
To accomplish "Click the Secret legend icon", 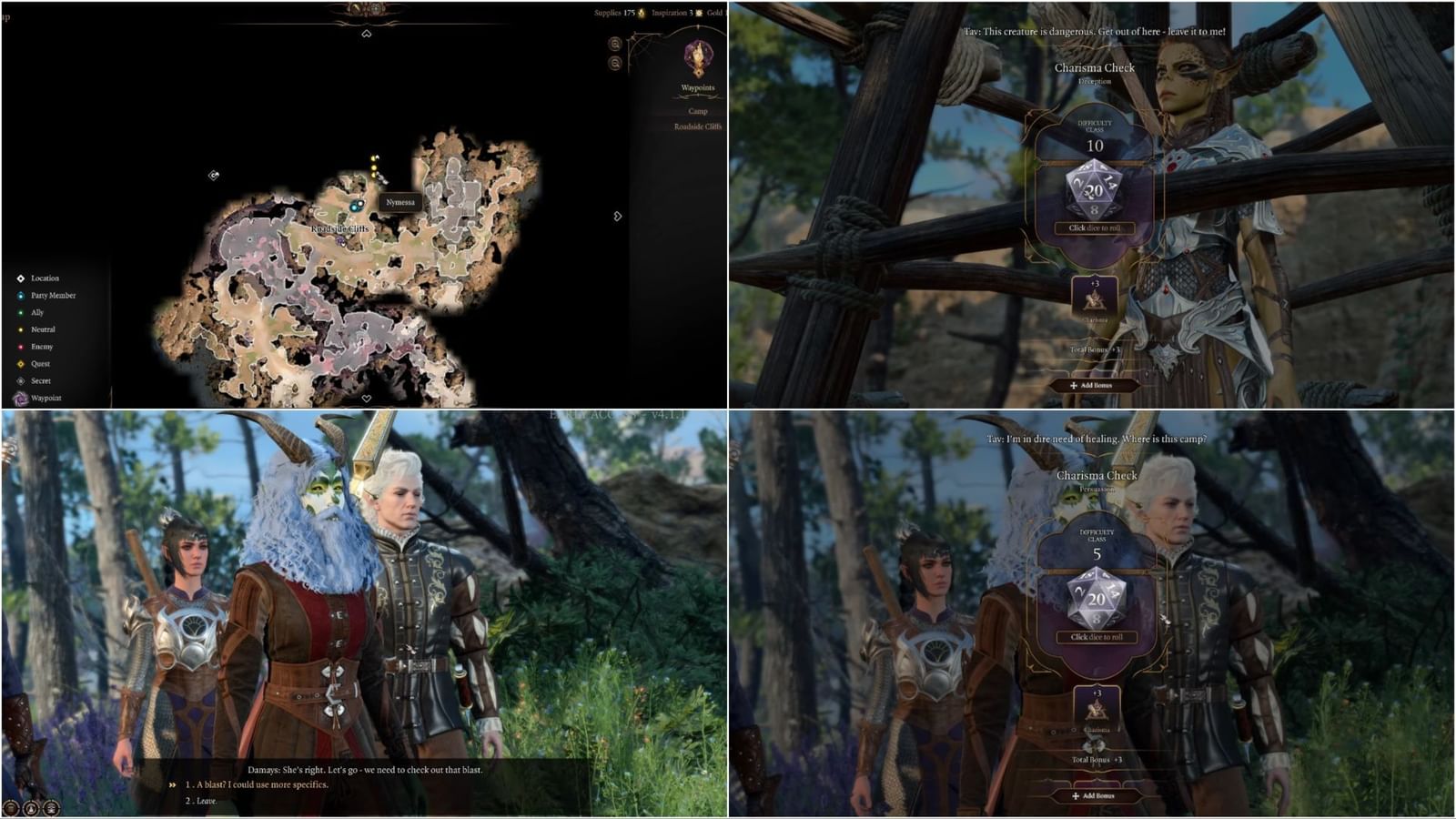I will coord(20,381).
